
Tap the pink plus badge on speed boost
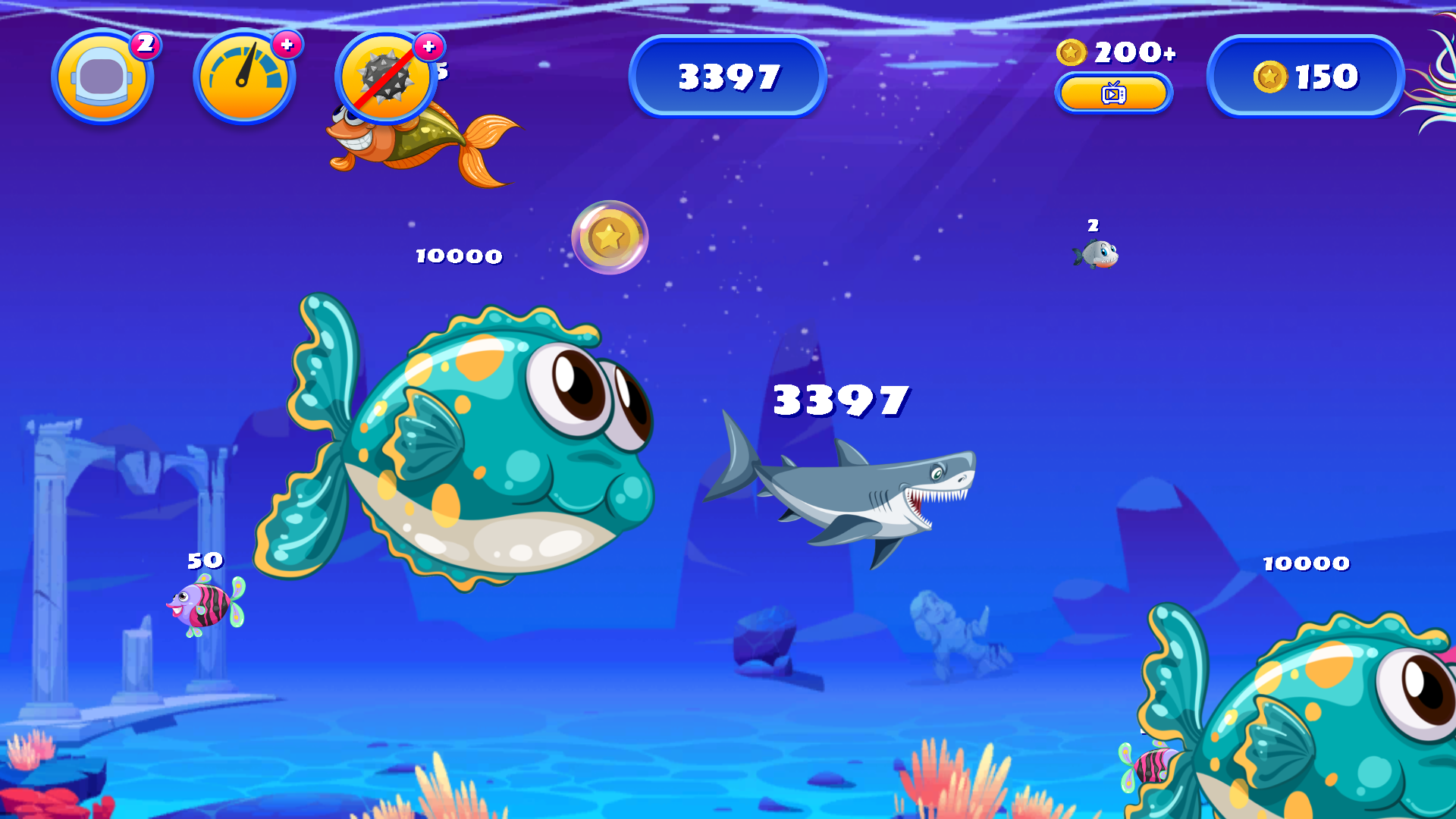287,44
